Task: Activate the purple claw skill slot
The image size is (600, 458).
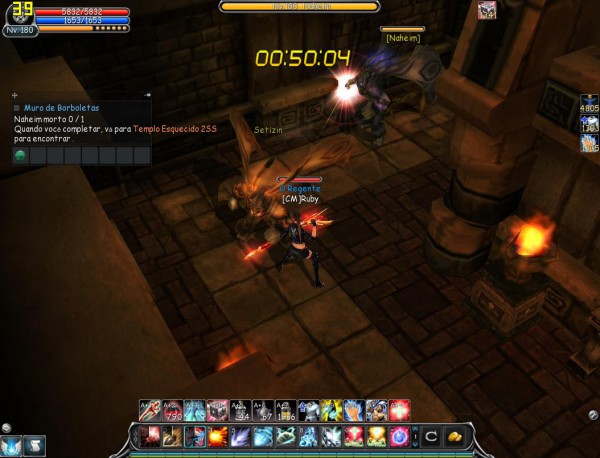Action: (x=239, y=436)
